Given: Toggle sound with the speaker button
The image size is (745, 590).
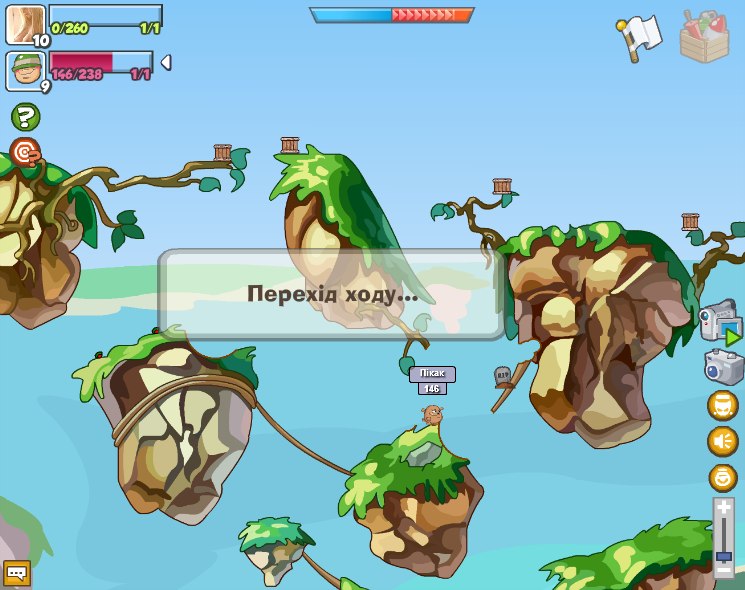Looking at the screenshot, I should (x=722, y=441).
